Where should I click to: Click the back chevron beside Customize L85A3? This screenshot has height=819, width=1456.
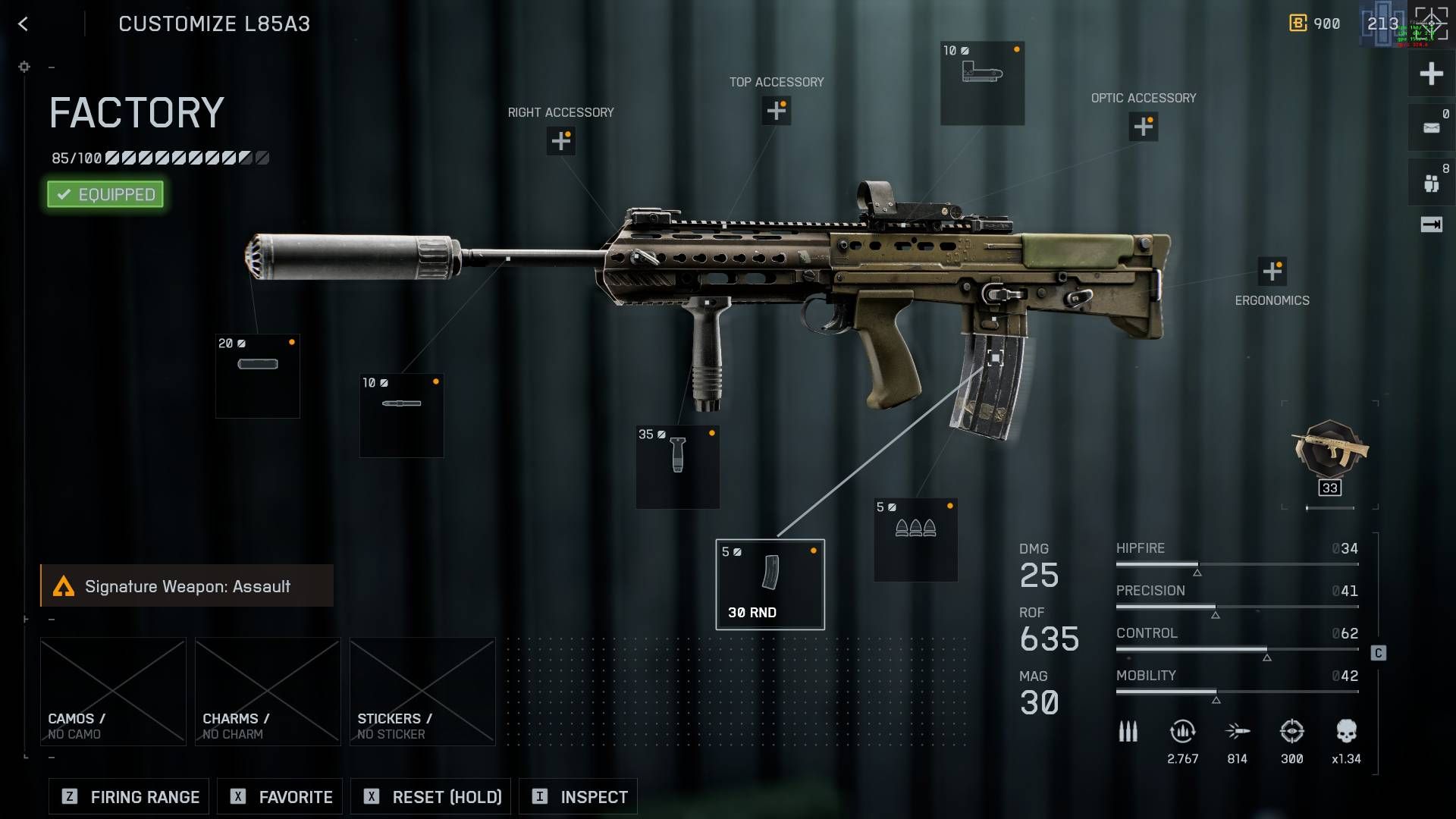pyautogui.click(x=23, y=24)
